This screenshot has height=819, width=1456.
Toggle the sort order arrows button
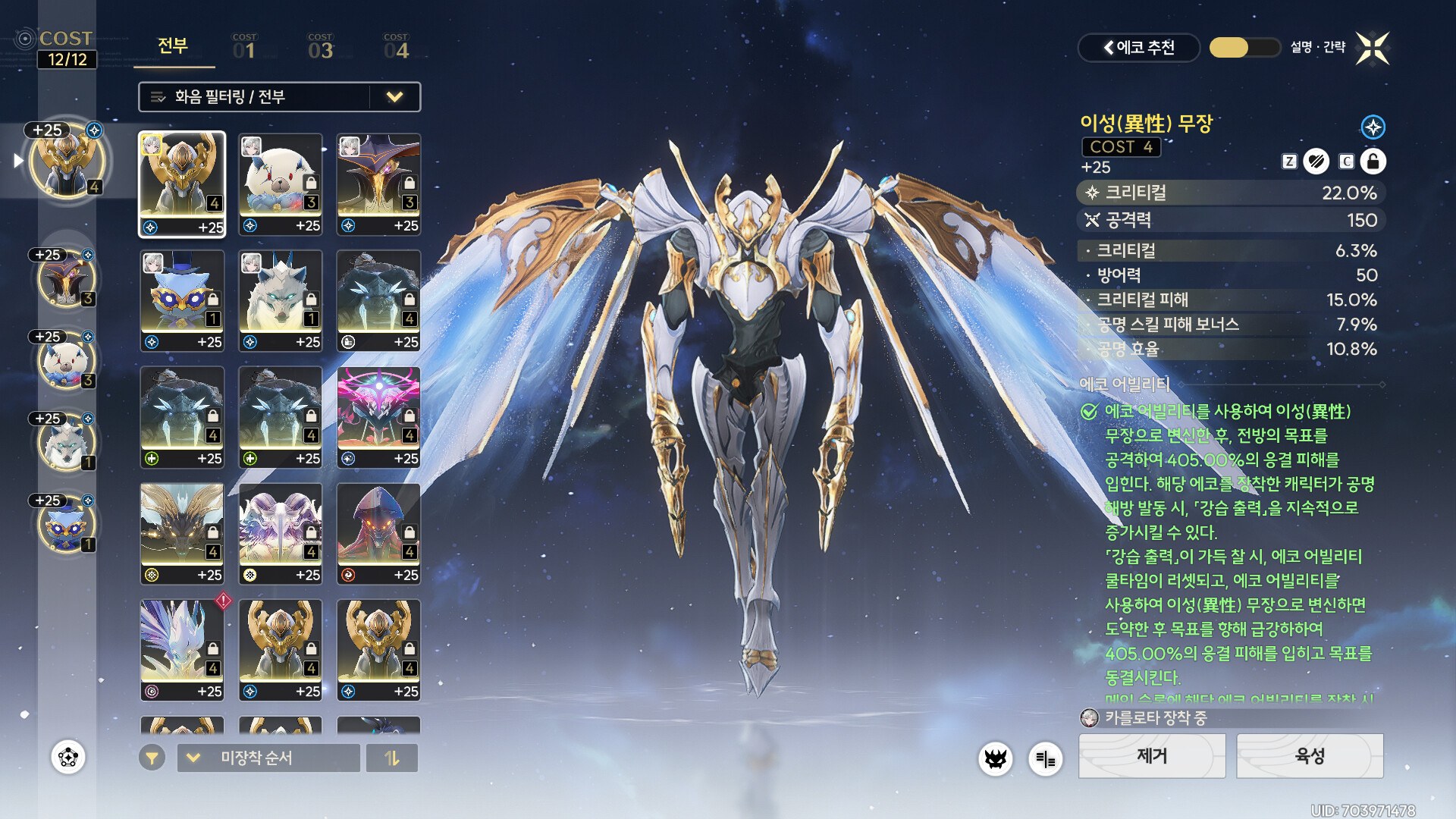coord(391,758)
